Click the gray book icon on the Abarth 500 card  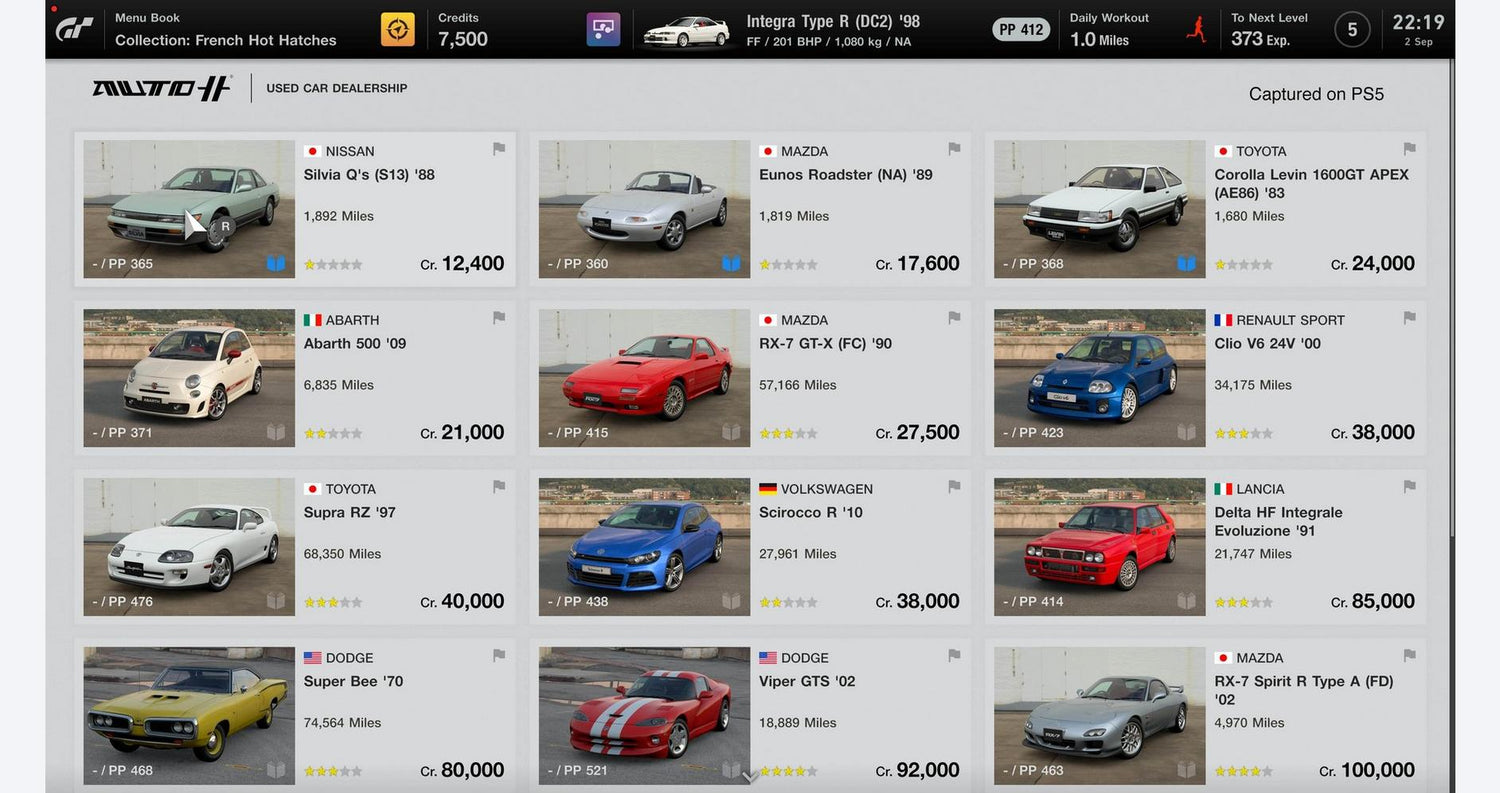tap(276, 432)
